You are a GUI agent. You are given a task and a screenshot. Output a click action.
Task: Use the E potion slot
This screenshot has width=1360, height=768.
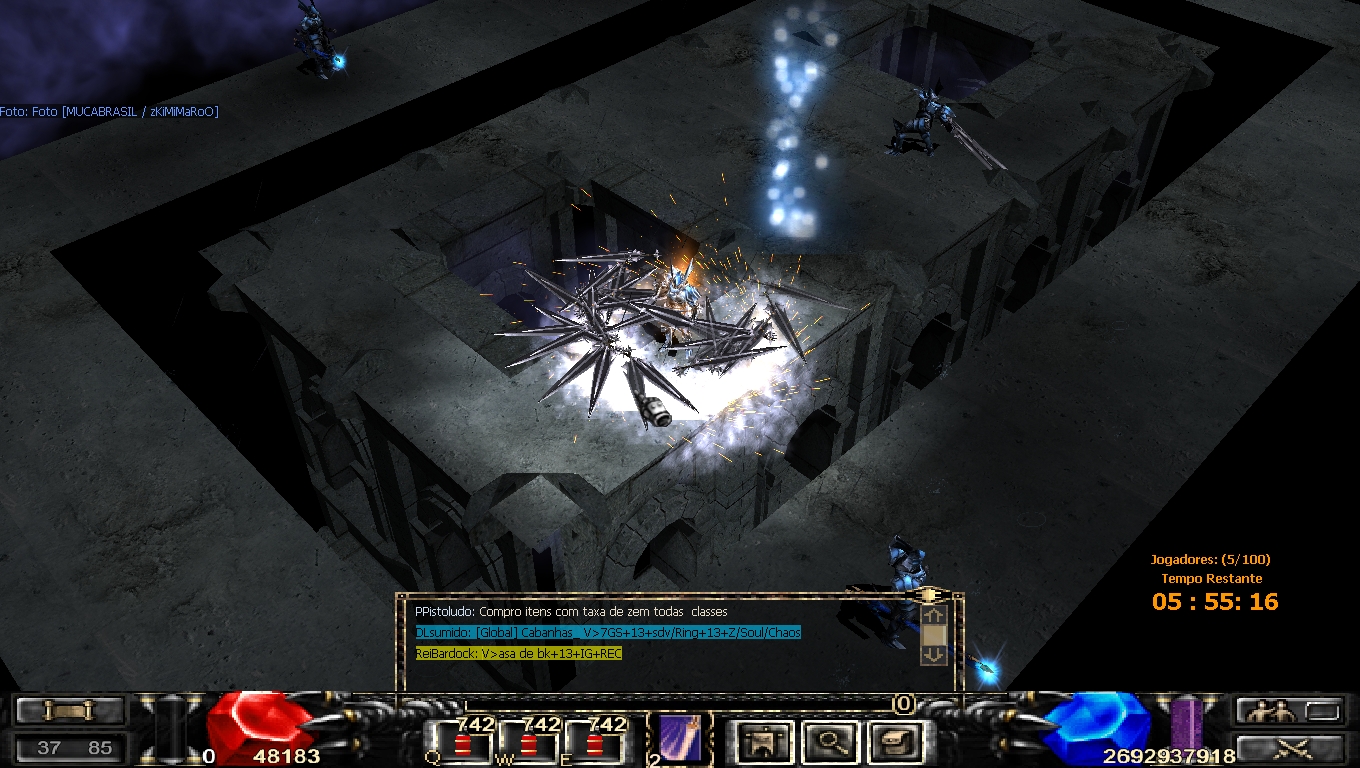[x=594, y=741]
